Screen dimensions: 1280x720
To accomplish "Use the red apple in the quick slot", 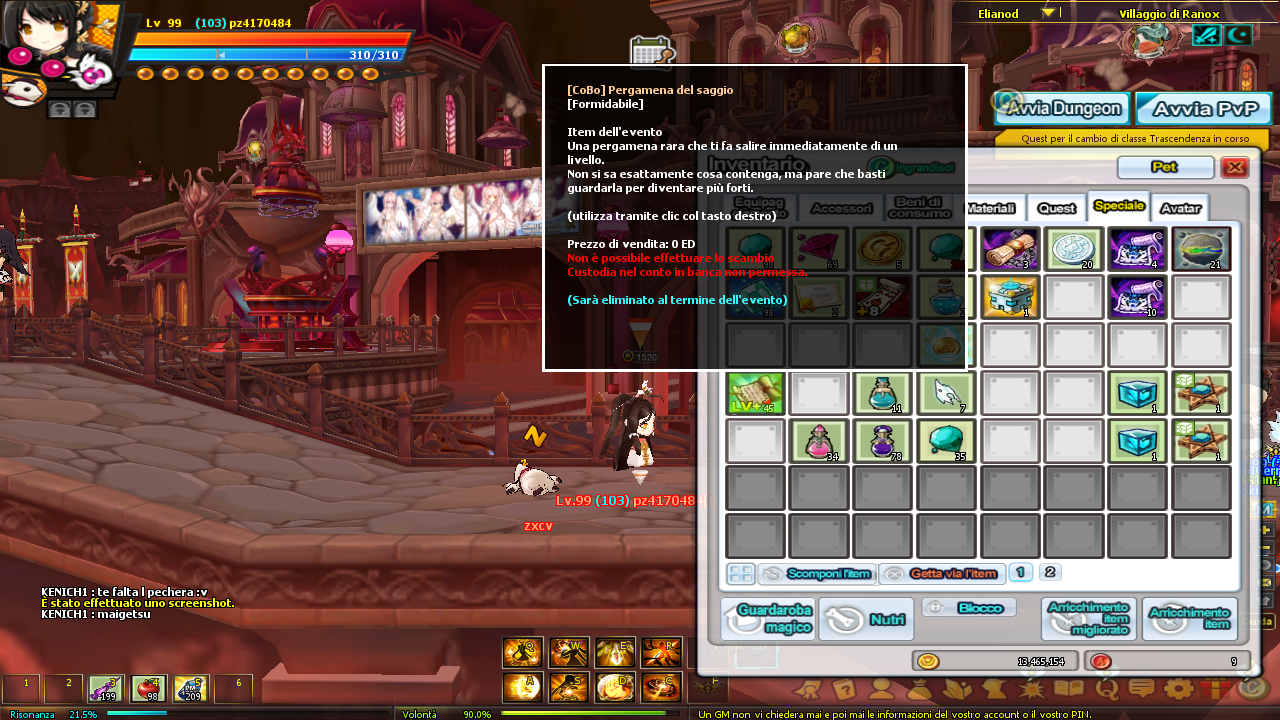I will coord(148,688).
